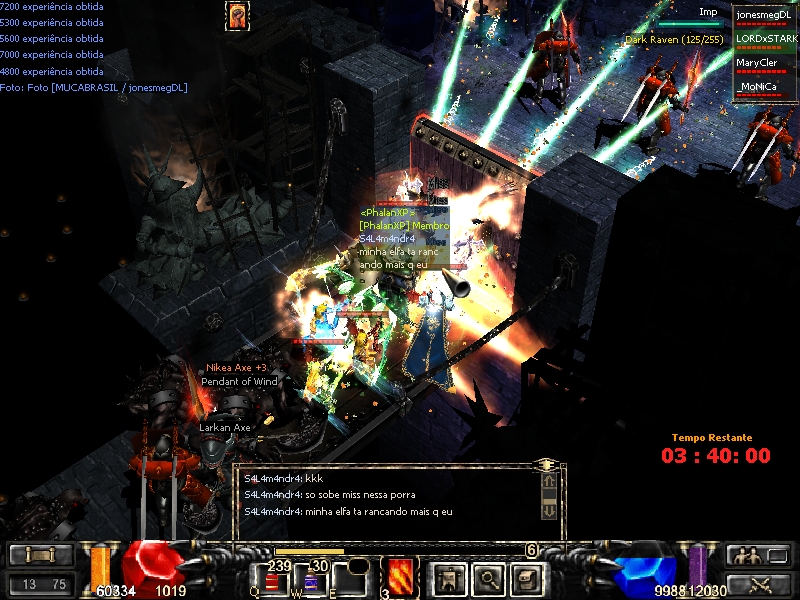Viewport: 800px width, 600px height.
Task: Open the character info button
Action: 447,578
